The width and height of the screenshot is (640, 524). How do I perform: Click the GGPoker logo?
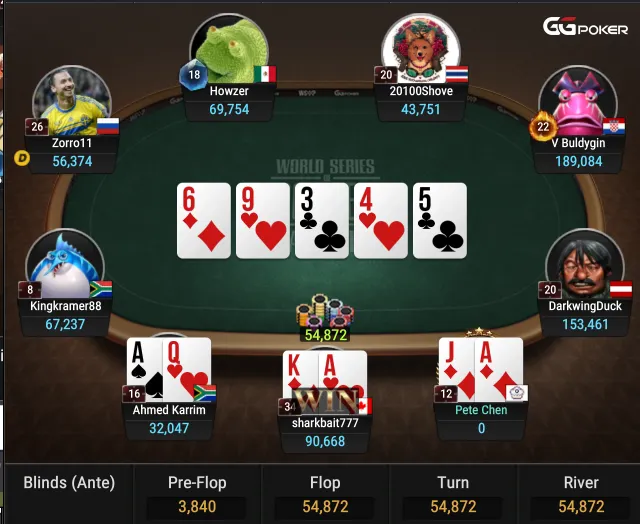coord(585,28)
